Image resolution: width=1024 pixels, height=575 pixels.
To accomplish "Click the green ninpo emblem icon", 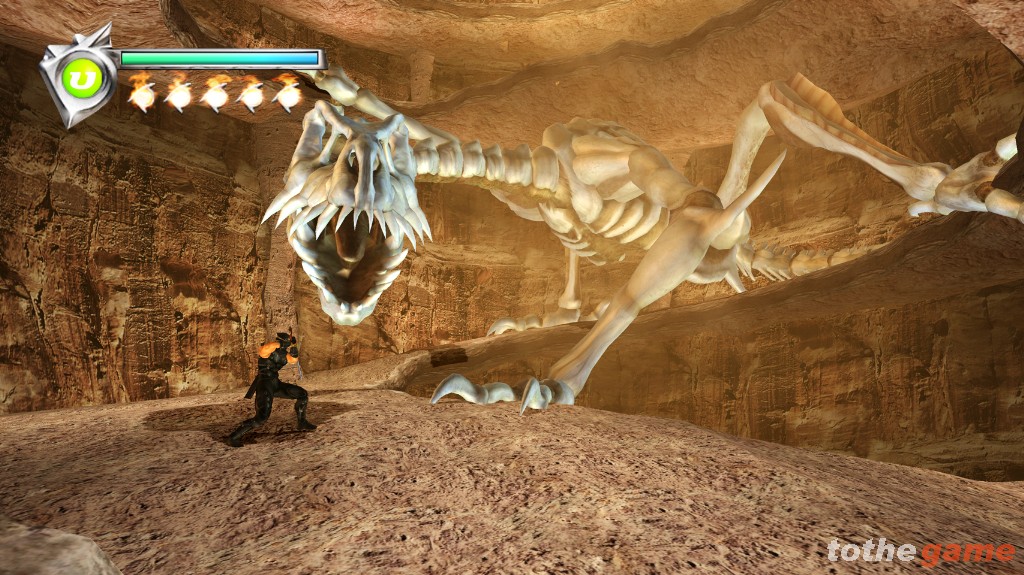I will pyautogui.click(x=80, y=78).
